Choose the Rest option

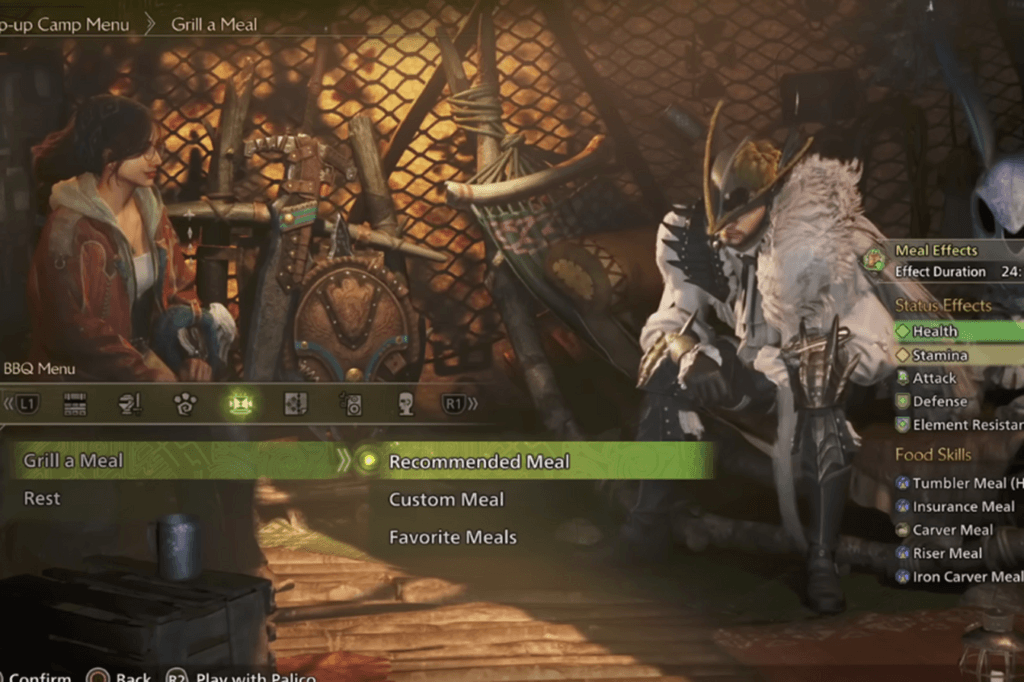pos(43,498)
